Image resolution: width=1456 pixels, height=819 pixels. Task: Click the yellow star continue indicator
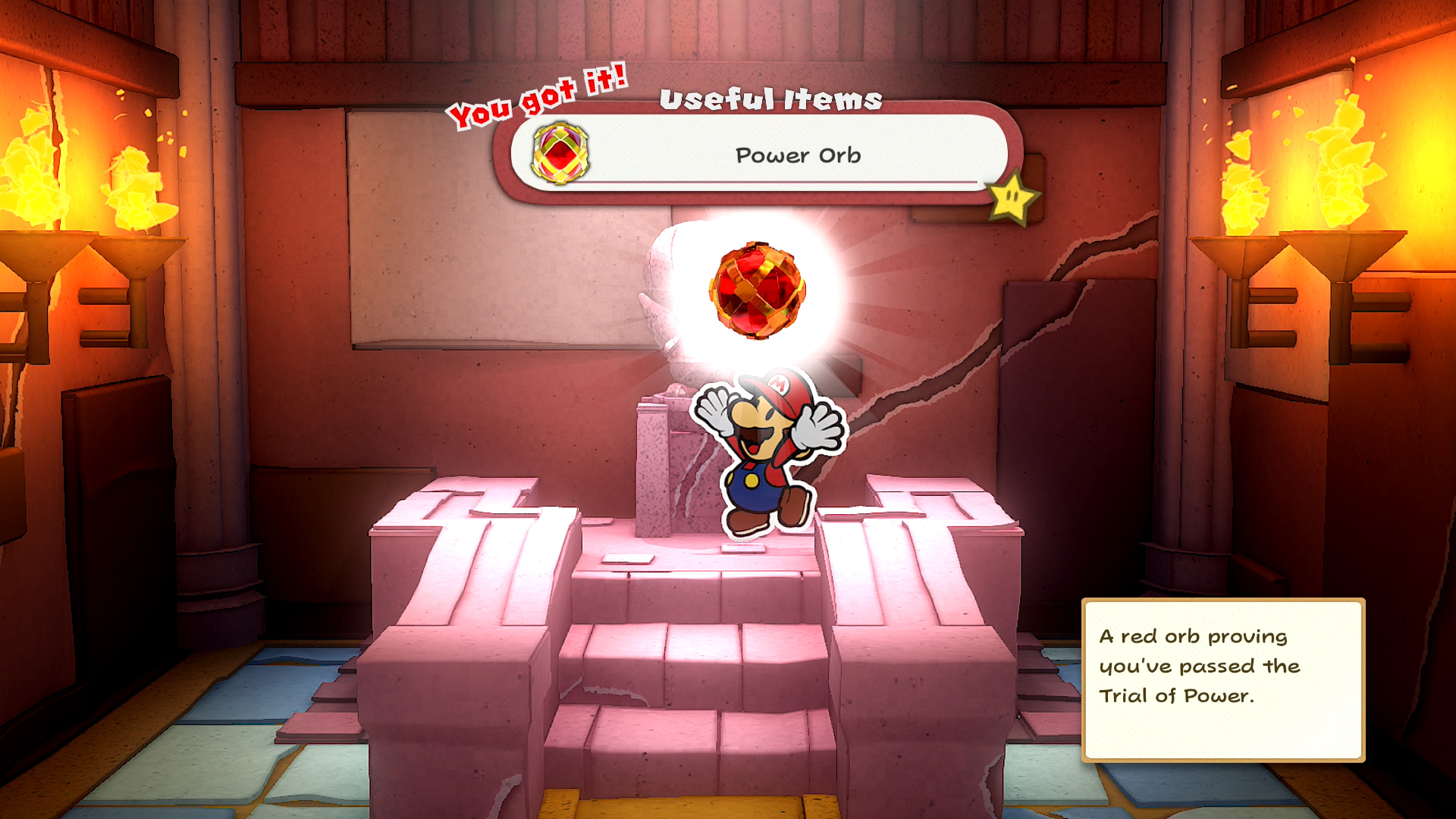[1013, 198]
